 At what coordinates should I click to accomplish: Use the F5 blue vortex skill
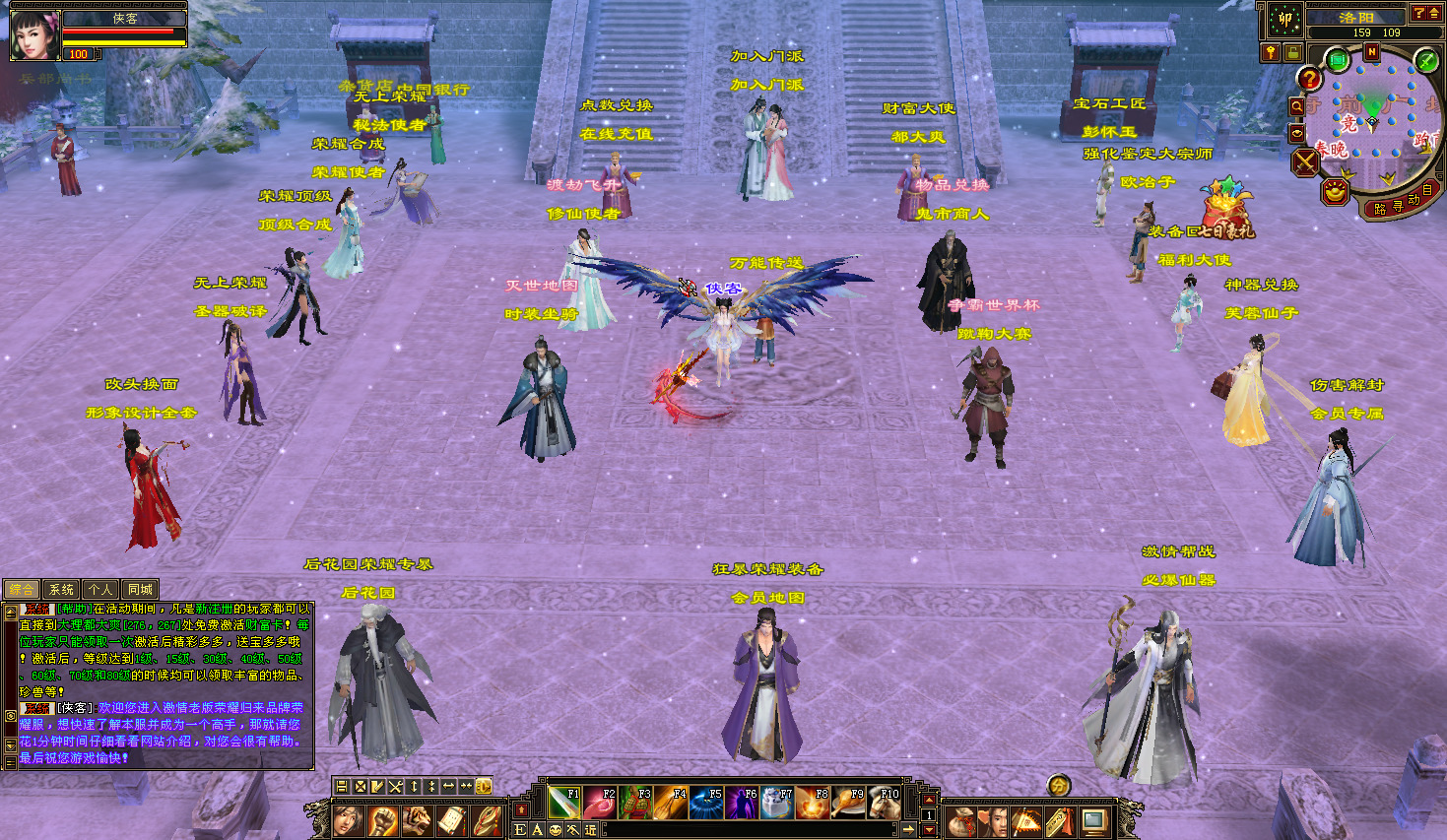[x=705, y=803]
